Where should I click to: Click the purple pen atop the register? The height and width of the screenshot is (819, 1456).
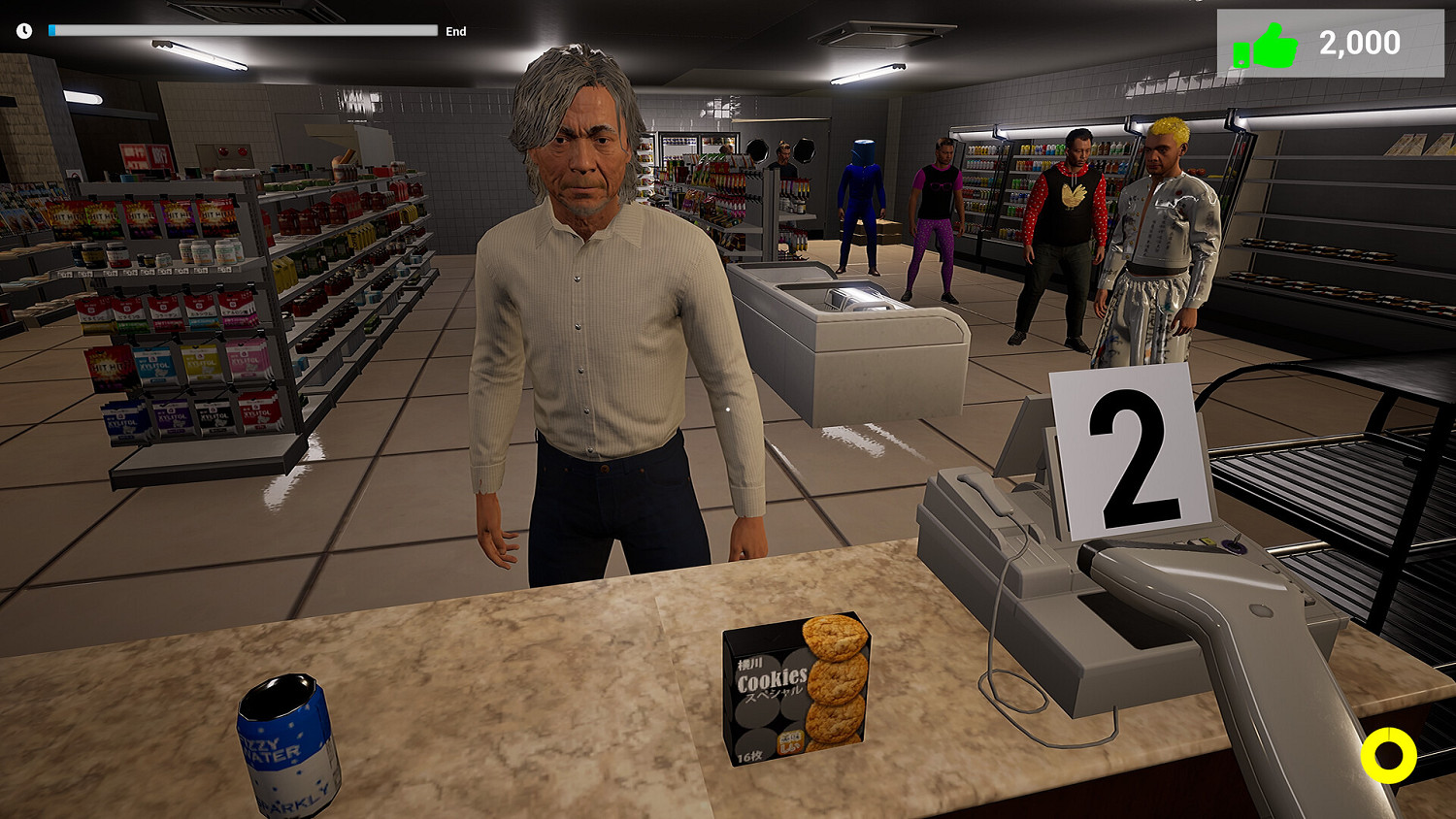pyautogui.click(x=1236, y=543)
